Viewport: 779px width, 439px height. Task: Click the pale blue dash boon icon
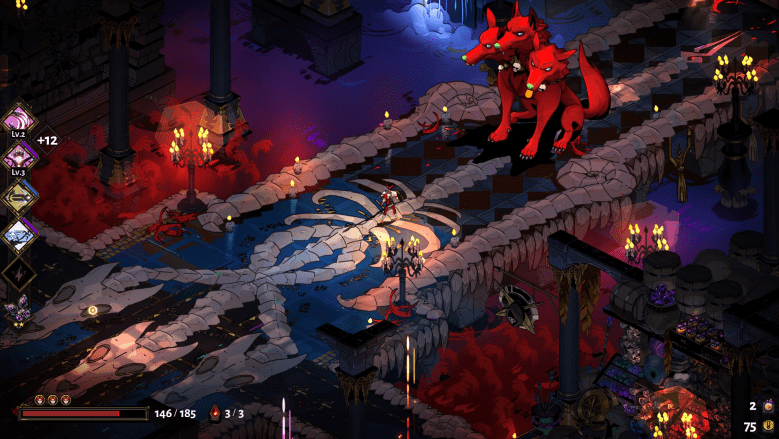20,234
